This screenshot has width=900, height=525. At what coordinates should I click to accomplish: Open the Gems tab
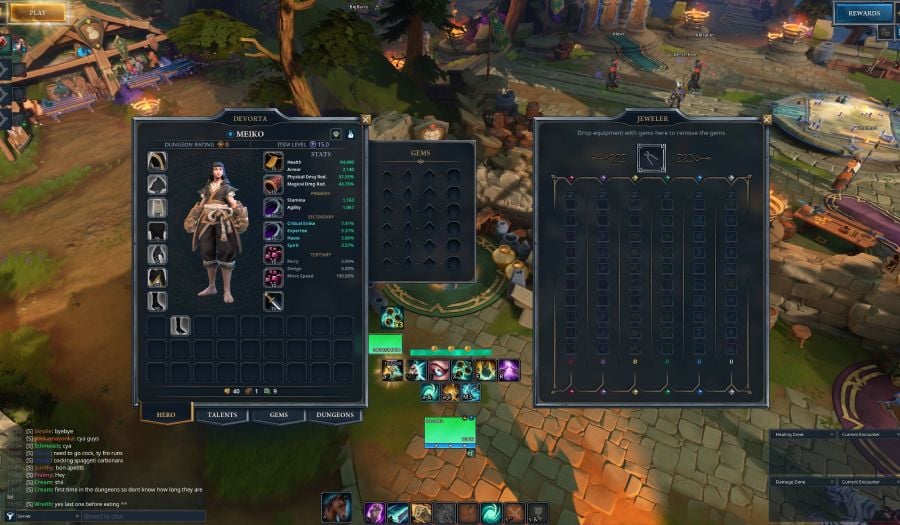(278, 414)
